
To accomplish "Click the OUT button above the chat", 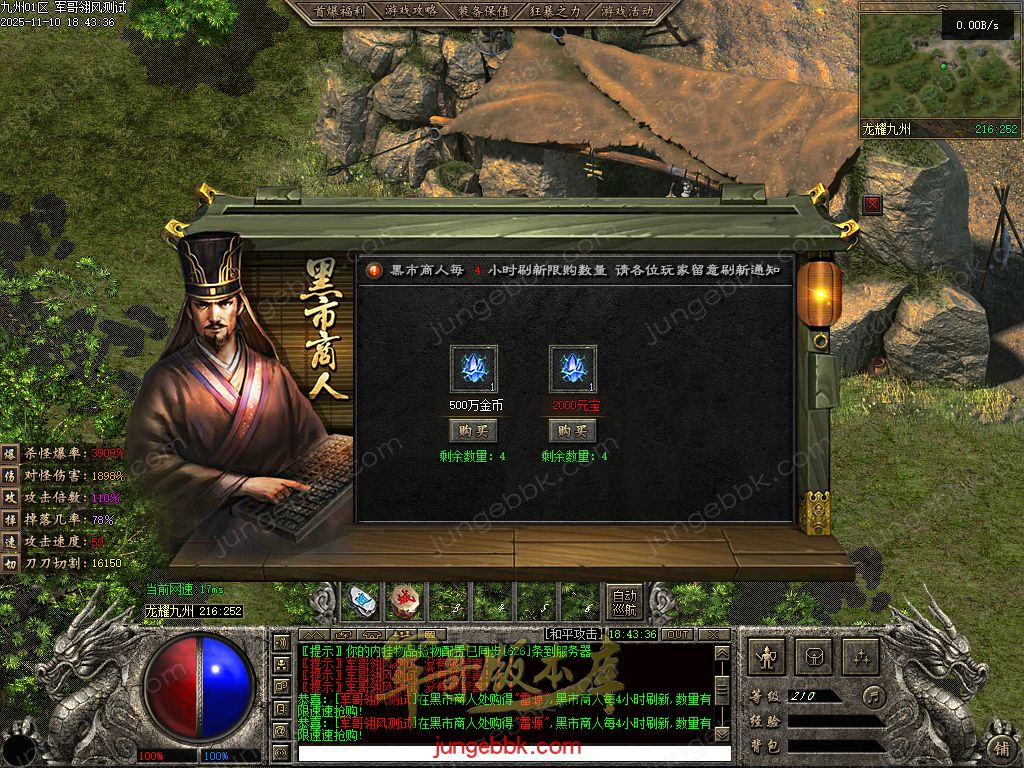I will click(x=678, y=634).
